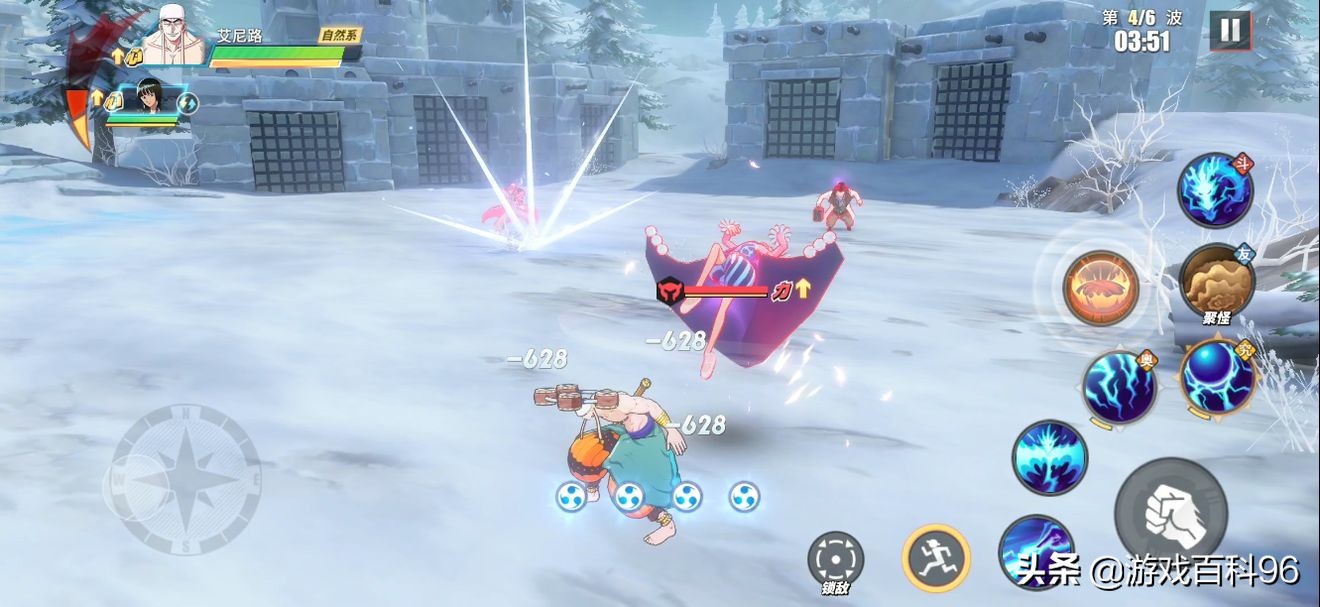Screen dimensions: 1320x607
Task: Toggle the 锁敌 lock-on target button
Action: coord(835,560)
